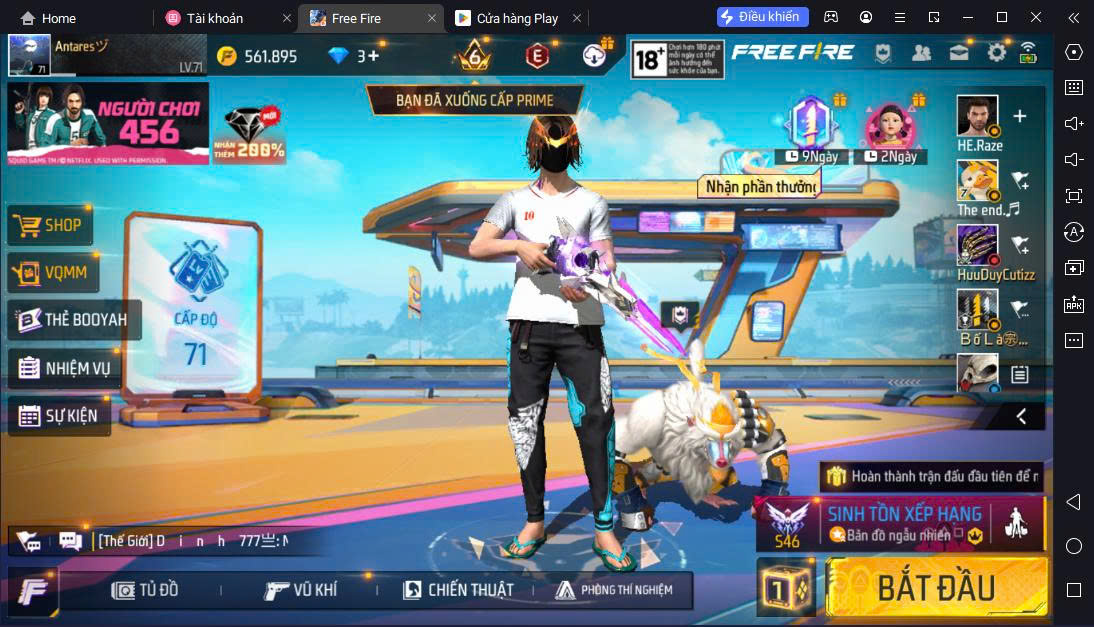
Task: Start the match with BẮT ĐẦU
Action: (937, 587)
